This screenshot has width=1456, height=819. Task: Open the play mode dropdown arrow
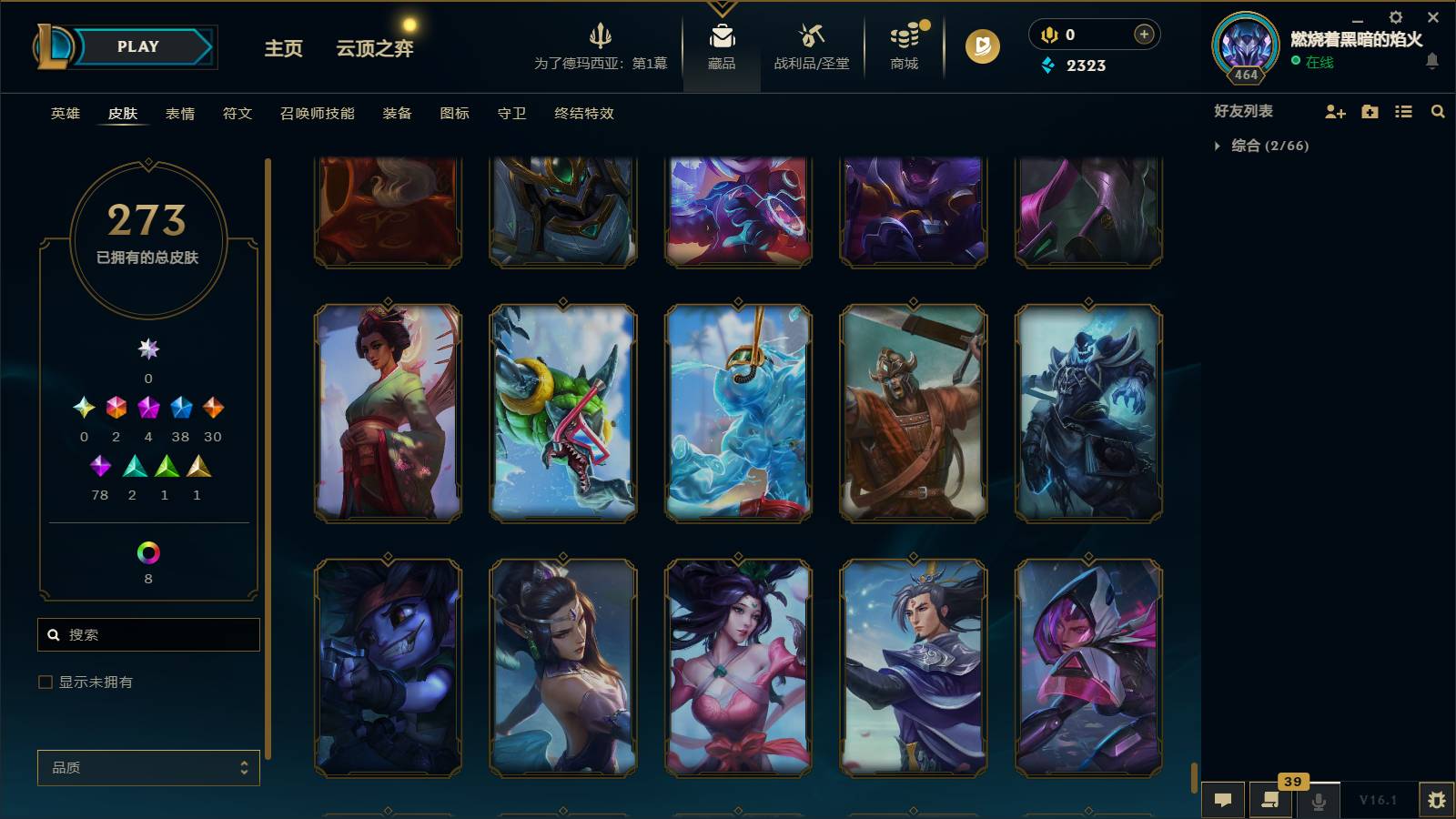point(206,46)
